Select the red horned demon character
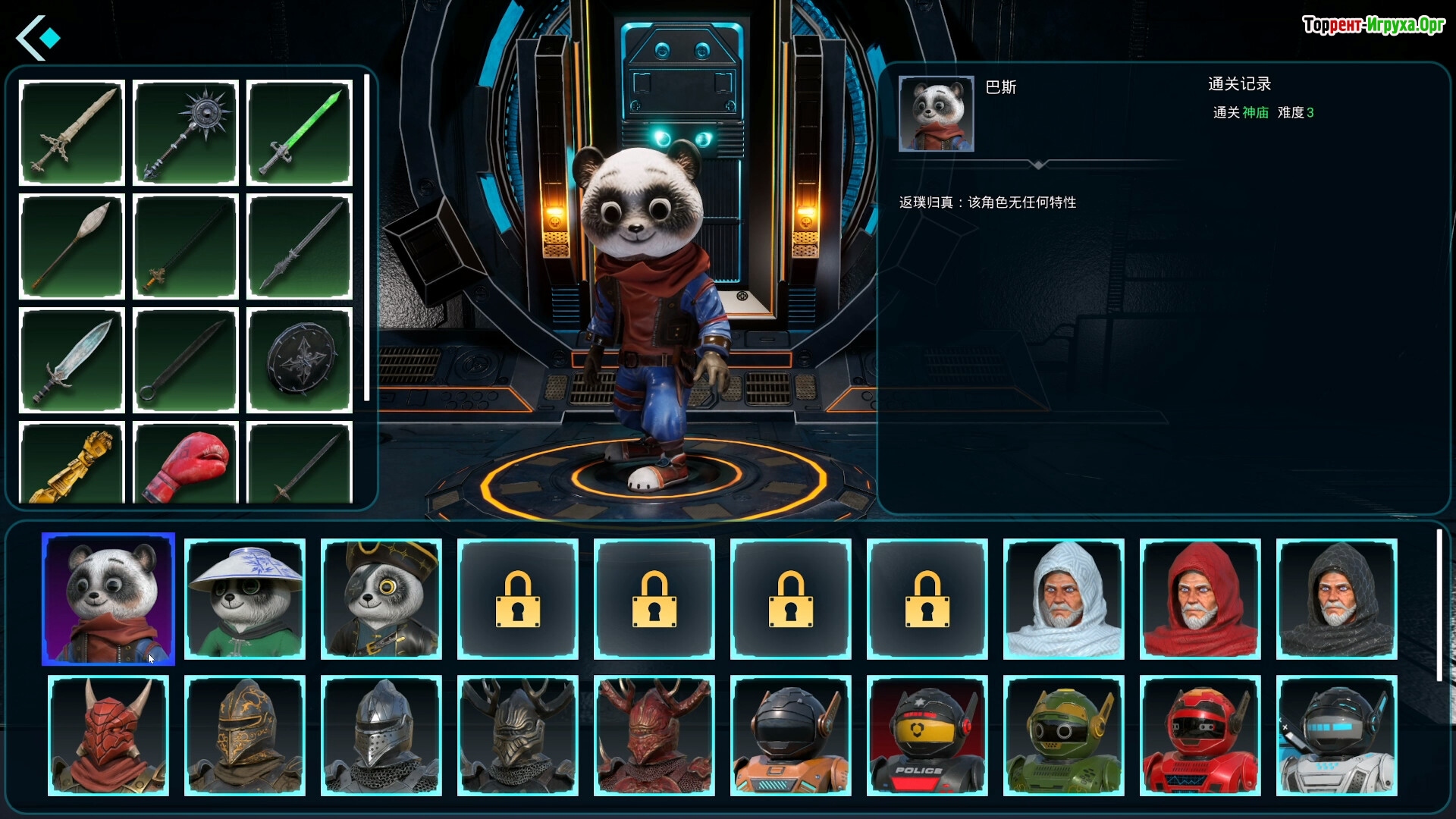1456x819 pixels. click(x=108, y=736)
